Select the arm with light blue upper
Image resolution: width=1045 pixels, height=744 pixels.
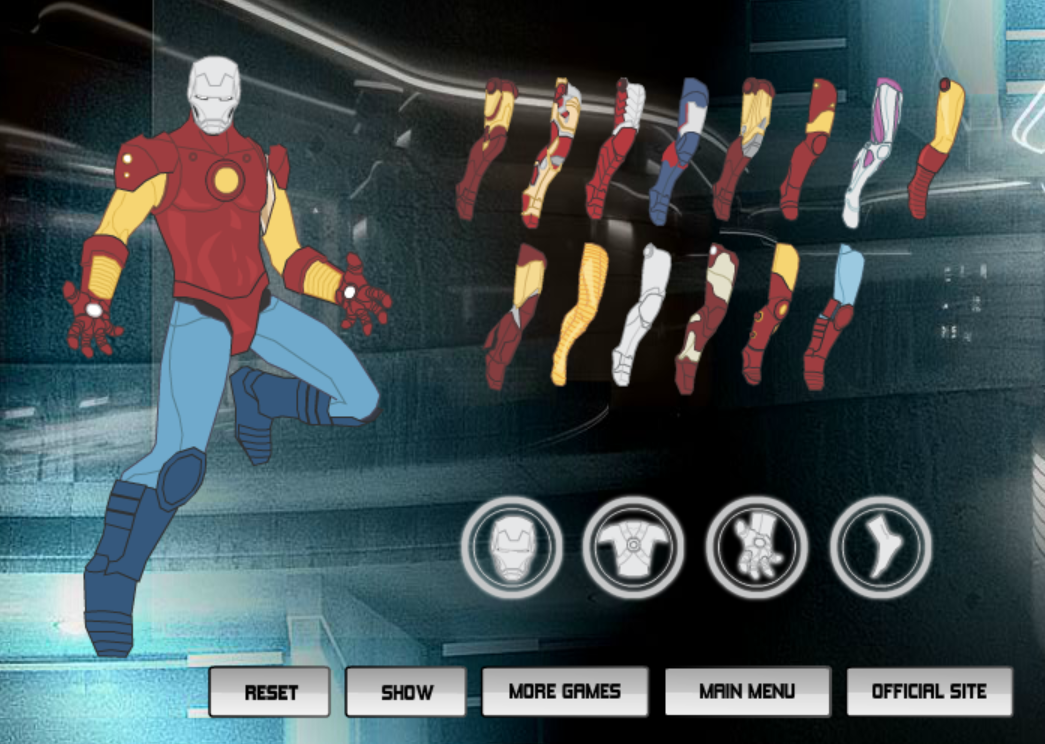tap(832, 316)
